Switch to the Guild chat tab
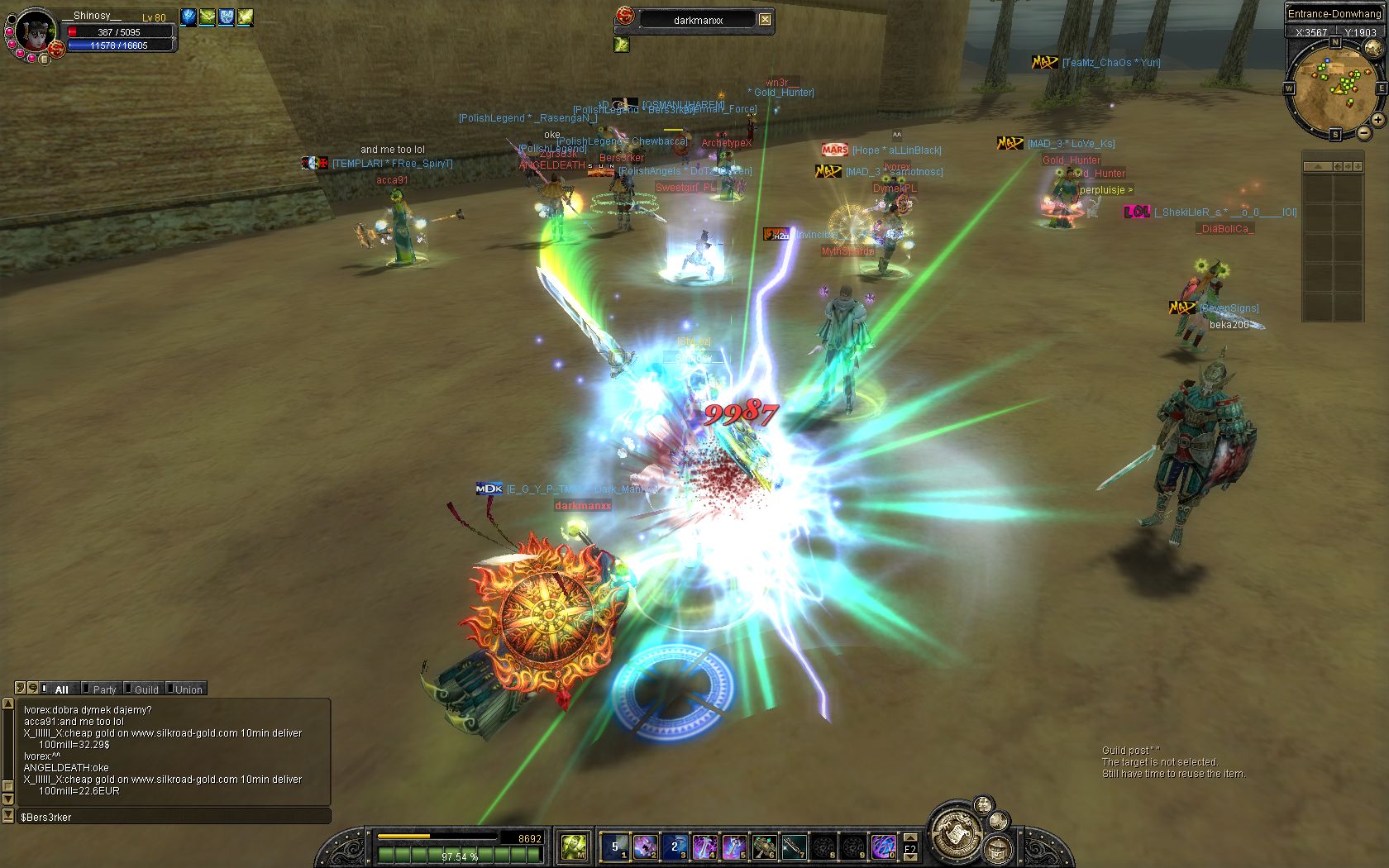Viewport: 1389px width, 868px height. [146, 689]
